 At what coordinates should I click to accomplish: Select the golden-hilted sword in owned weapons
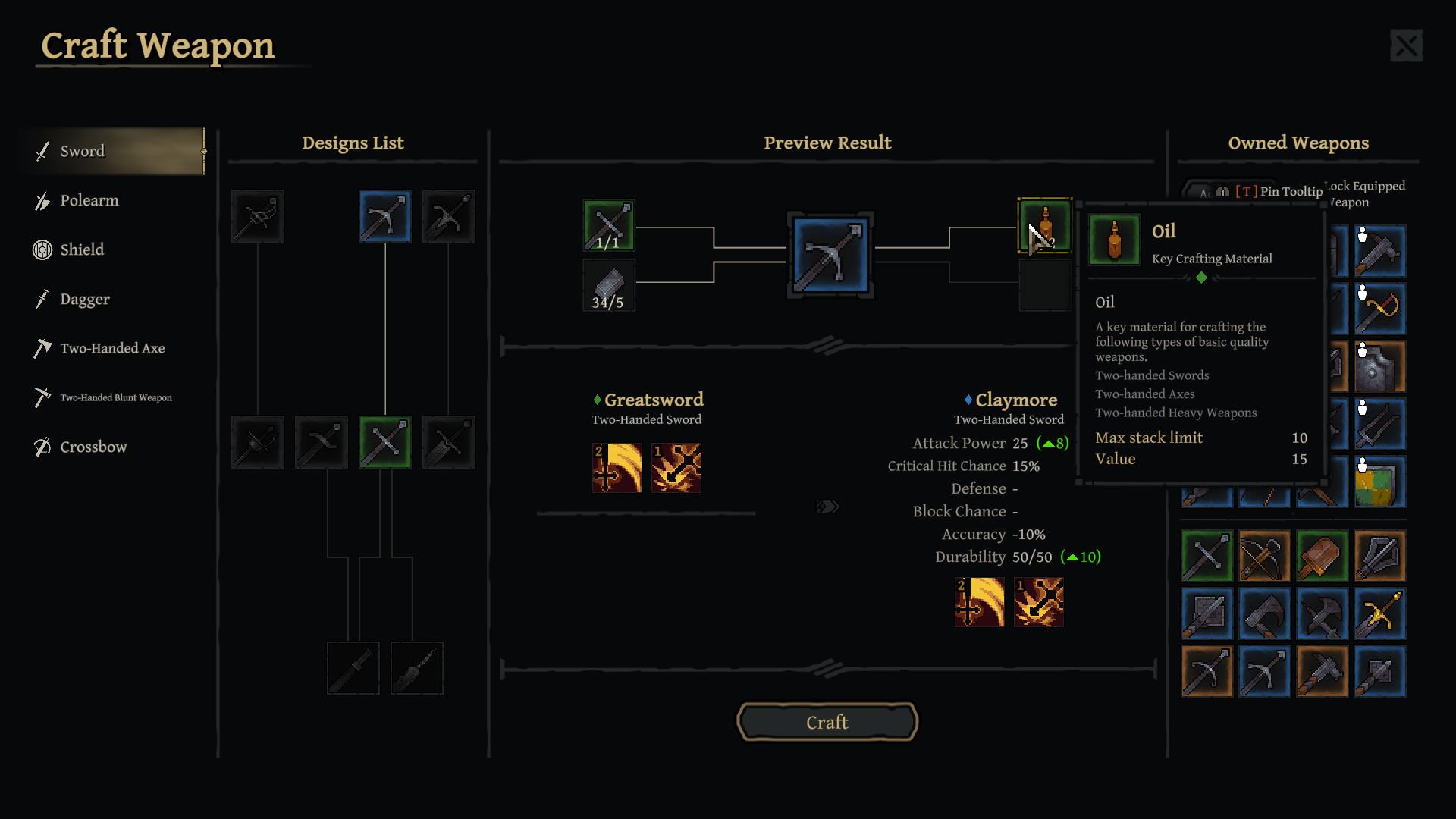tap(1379, 613)
